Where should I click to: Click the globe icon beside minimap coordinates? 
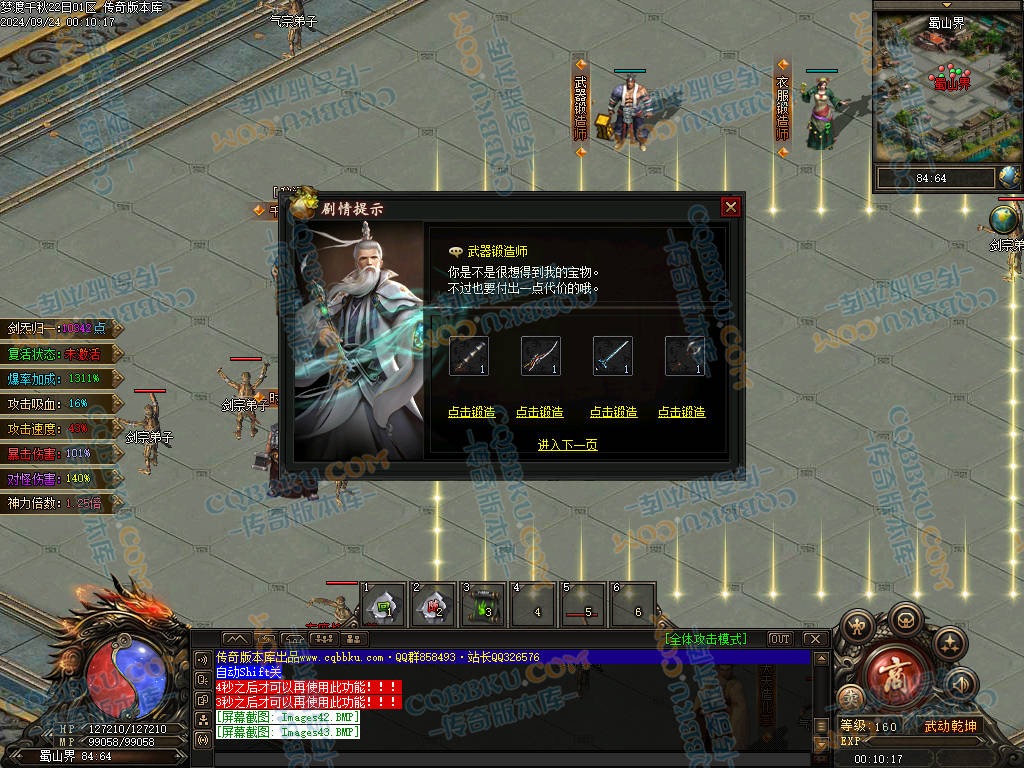[1010, 177]
